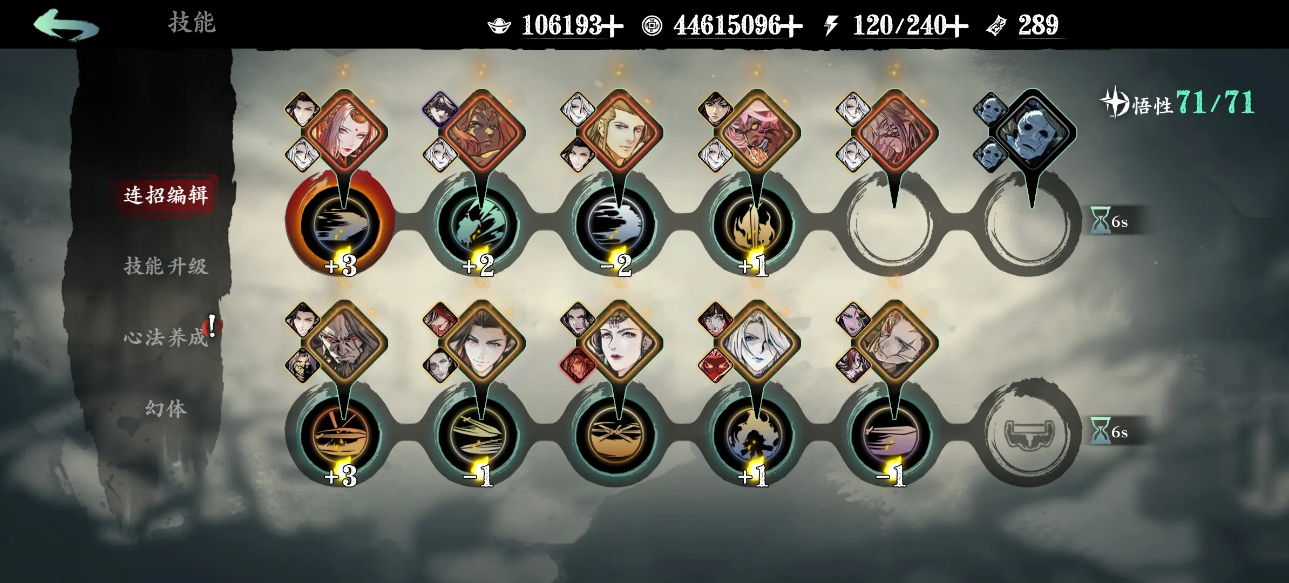Image resolution: width=1289 pixels, height=583 pixels.
Task: Go back with the arrow button
Action: point(65,24)
